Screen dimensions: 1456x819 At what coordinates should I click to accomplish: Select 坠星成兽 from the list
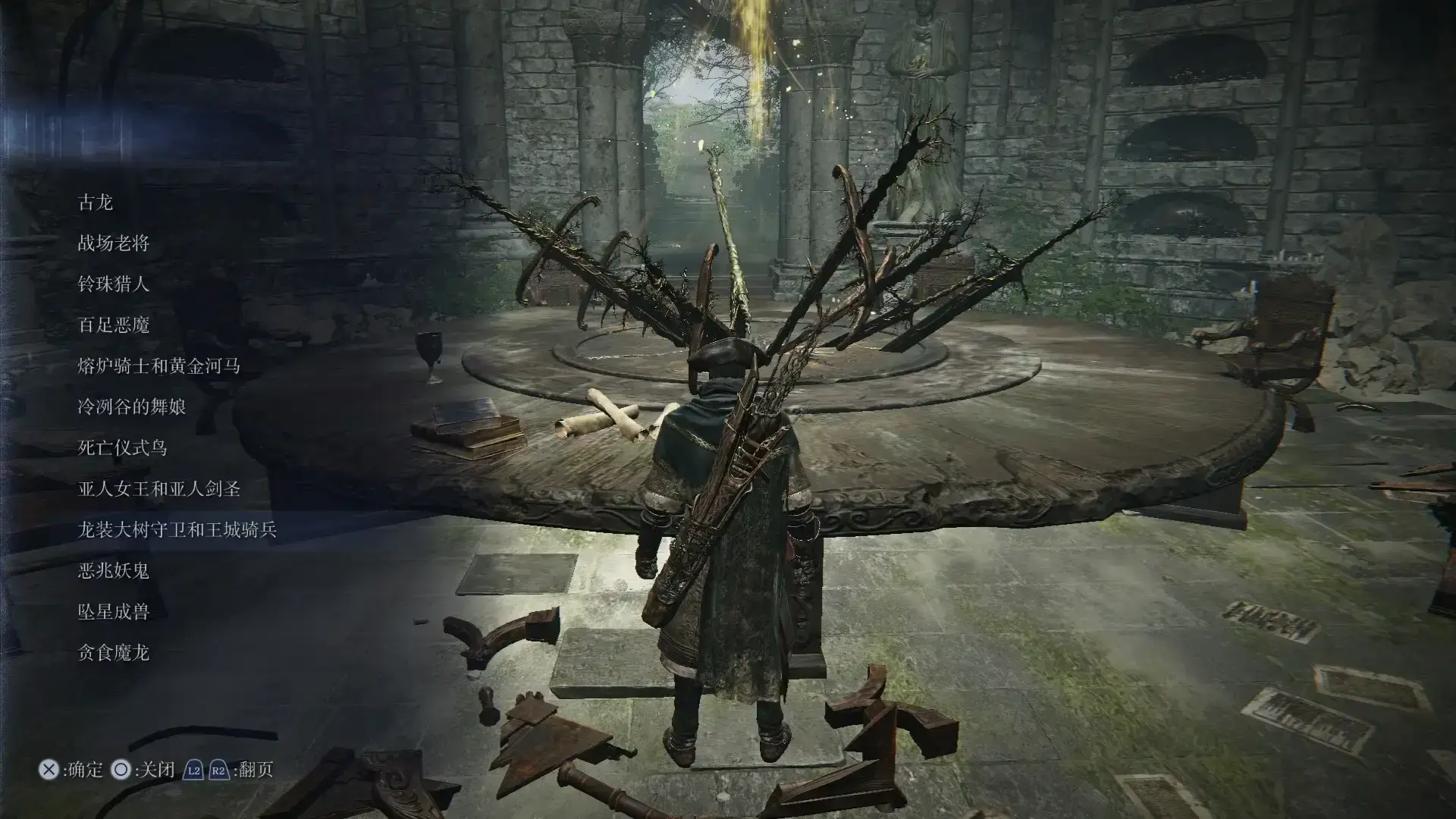tap(114, 612)
